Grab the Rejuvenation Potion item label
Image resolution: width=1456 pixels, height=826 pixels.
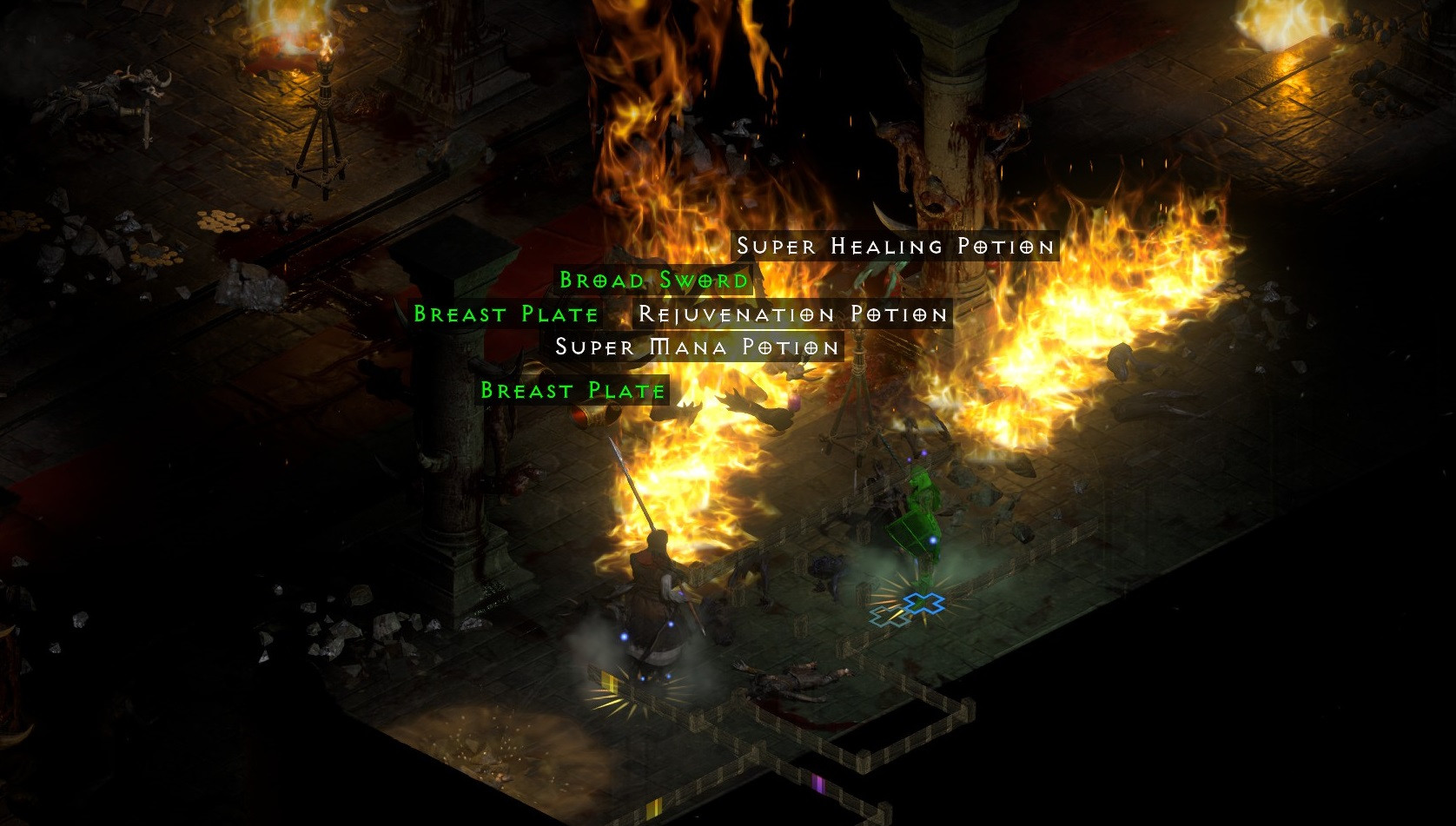coord(792,314)
